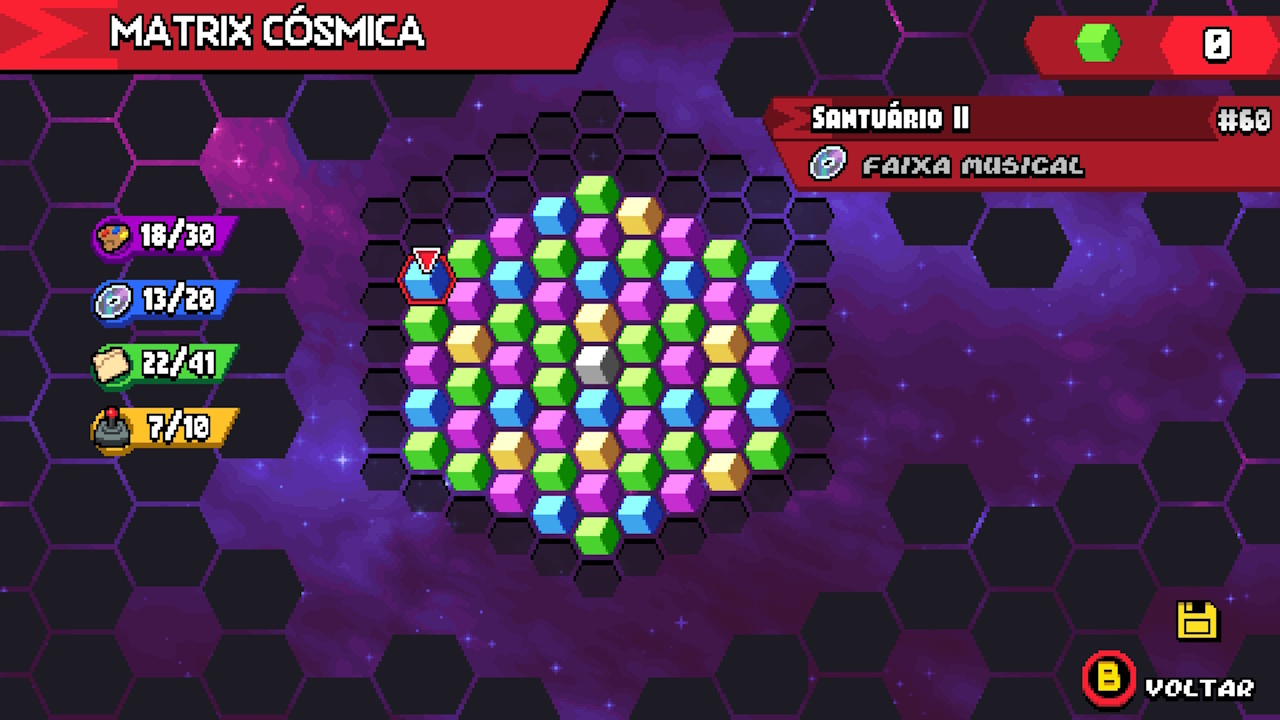This screenshot has width=1280, height=720.
Task: Click the green gem currency icon
Action: pos(1096,44)
